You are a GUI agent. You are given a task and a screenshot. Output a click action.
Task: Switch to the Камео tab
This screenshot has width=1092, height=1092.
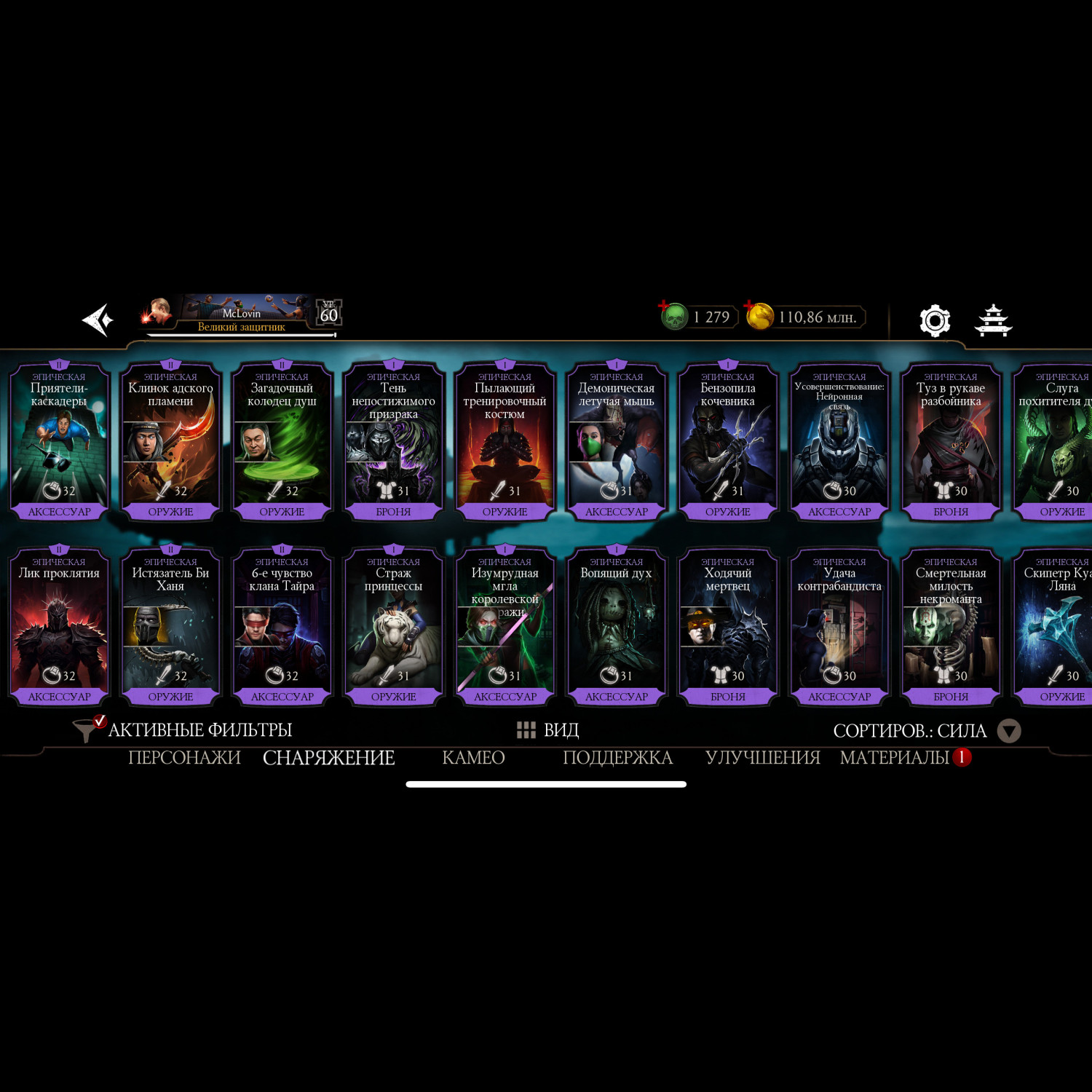tap(473, 758)
